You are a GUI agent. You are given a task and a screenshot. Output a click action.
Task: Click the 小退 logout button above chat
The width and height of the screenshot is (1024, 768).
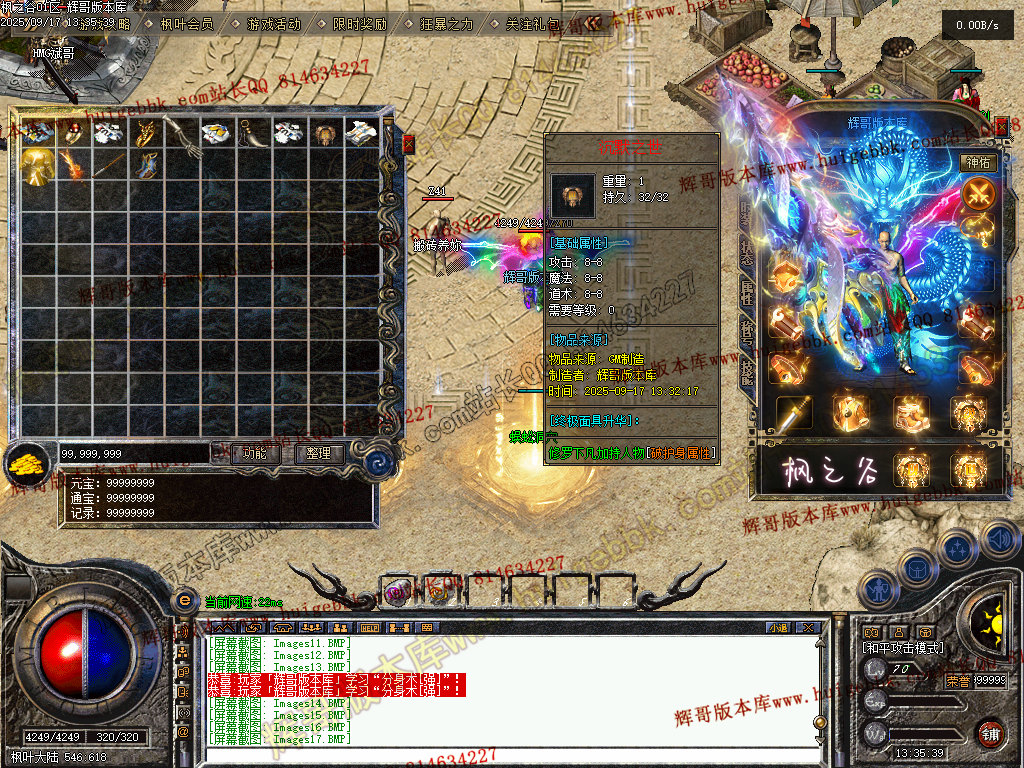(779, 628)
